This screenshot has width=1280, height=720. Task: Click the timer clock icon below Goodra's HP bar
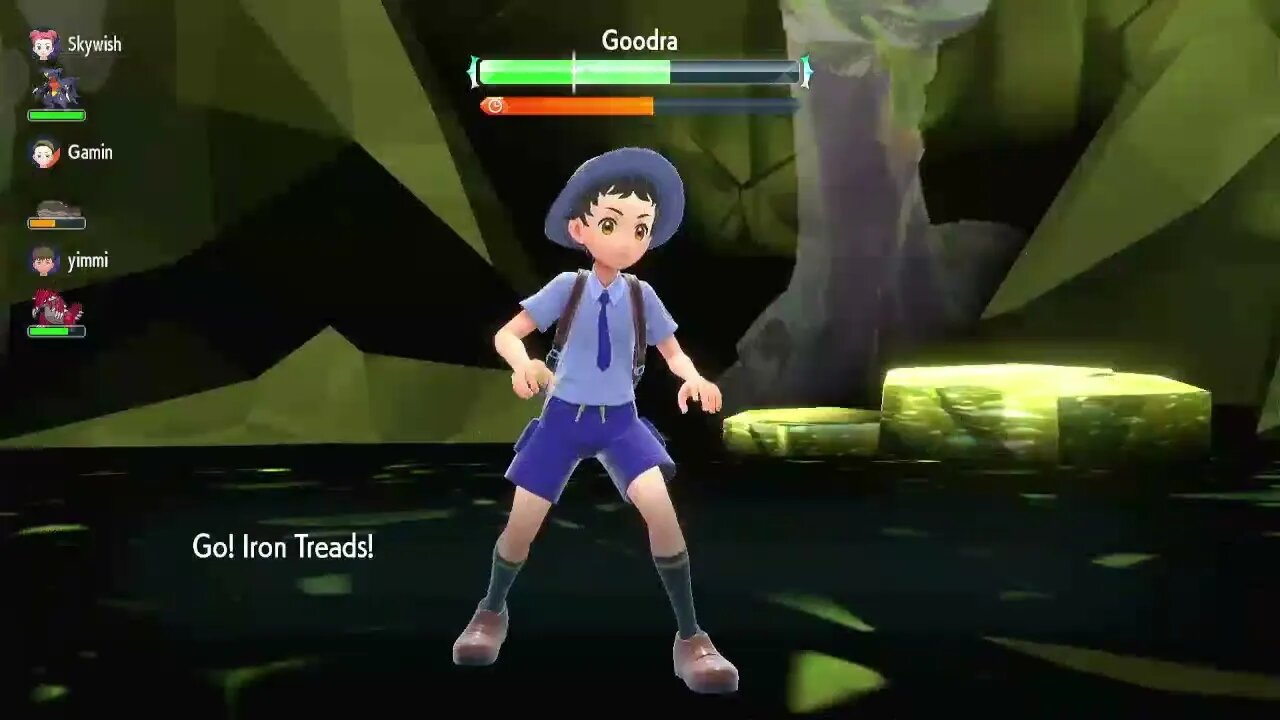pyautogui.click(x=497, y=103)
